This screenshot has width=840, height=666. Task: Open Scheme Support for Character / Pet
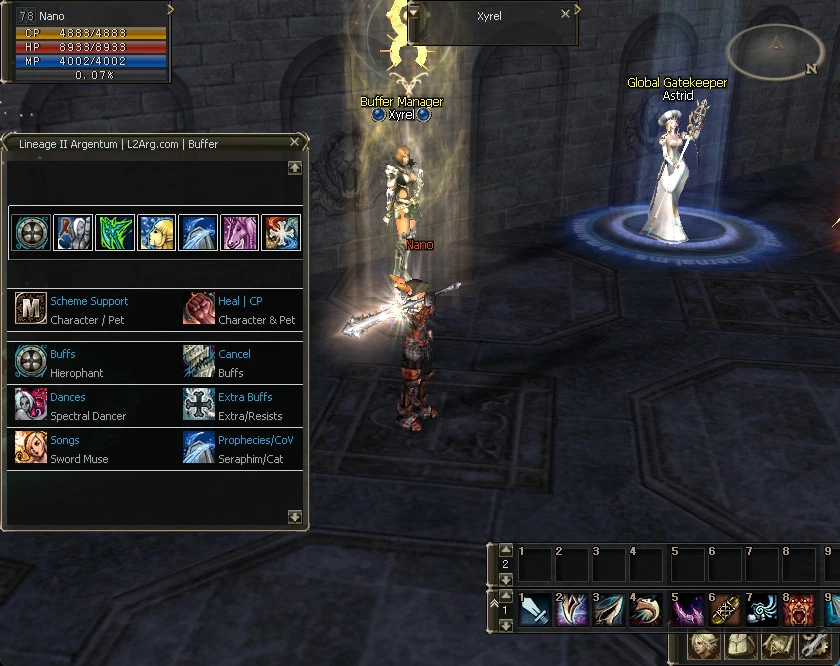[x=88, y=301]
